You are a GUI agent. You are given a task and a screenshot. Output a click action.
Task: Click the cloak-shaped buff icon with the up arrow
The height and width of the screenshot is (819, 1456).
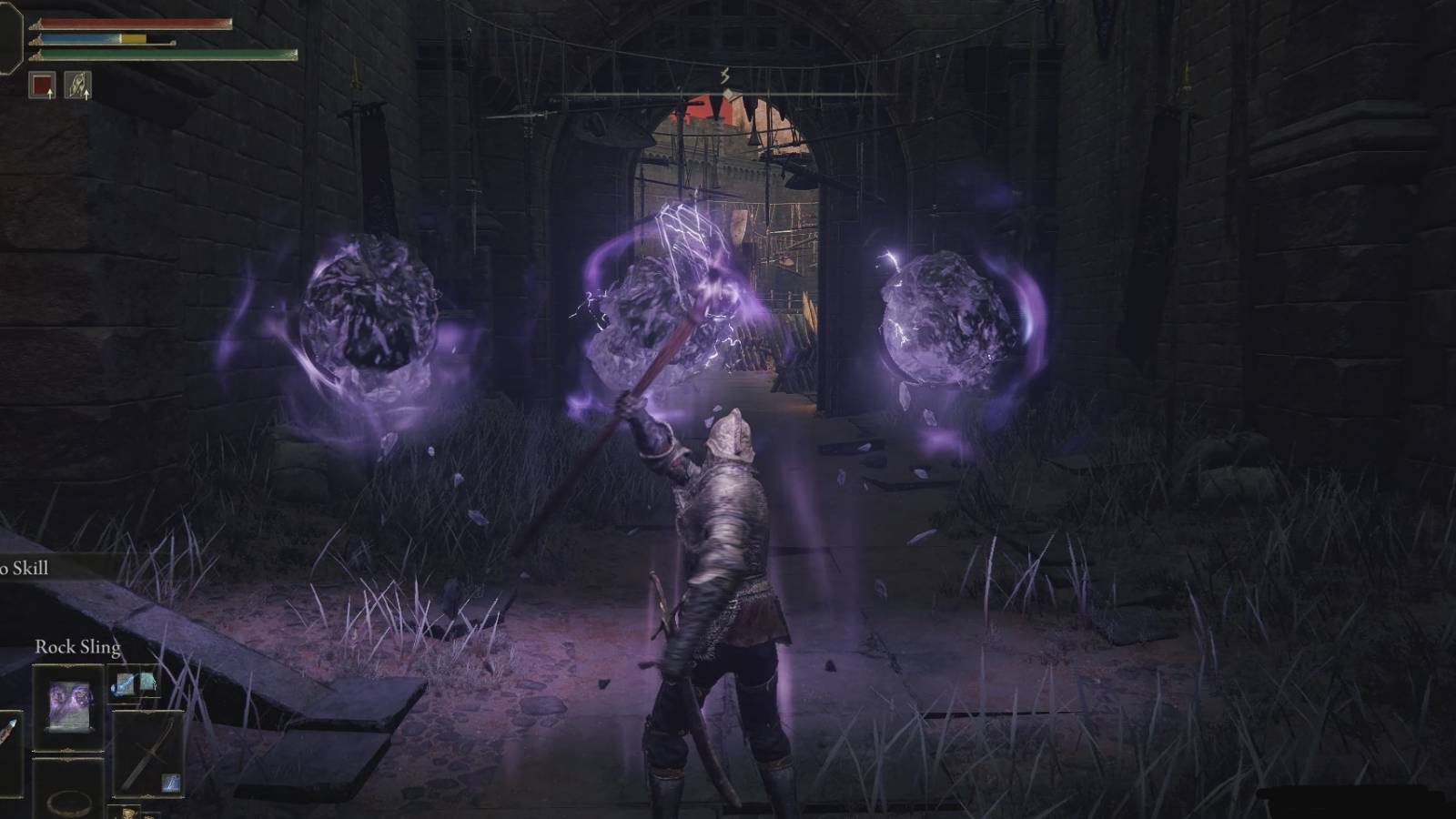78,85
